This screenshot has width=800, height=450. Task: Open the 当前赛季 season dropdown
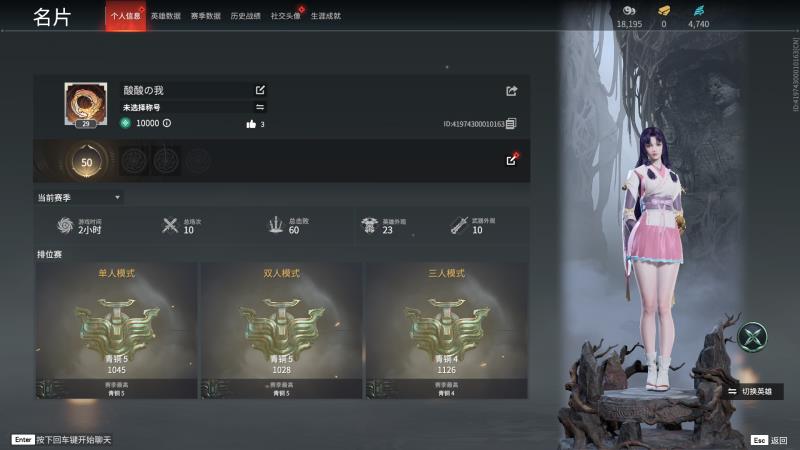[x=80, y=198]
